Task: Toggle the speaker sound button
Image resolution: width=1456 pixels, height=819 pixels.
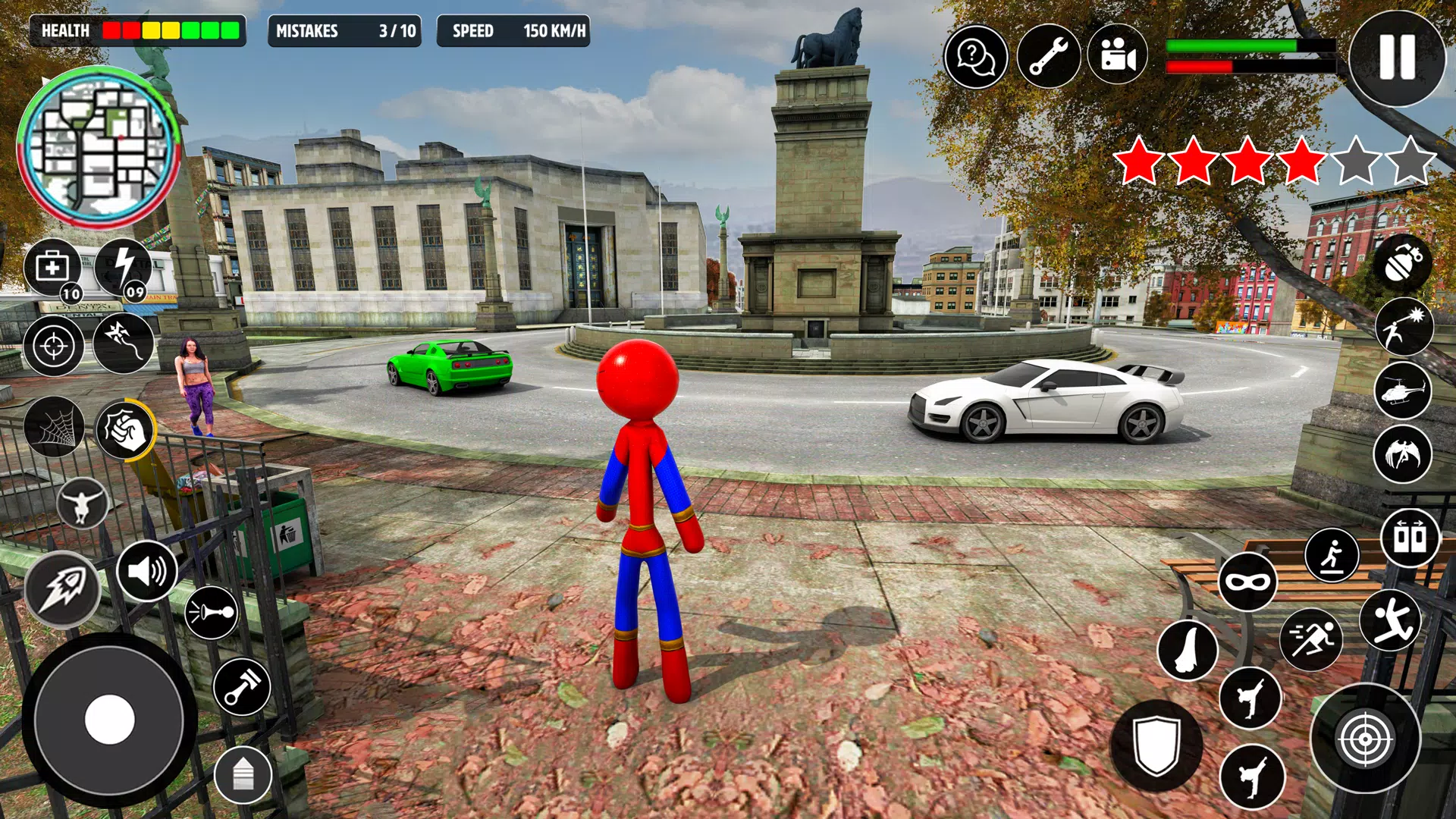Action: pos(147,571)
